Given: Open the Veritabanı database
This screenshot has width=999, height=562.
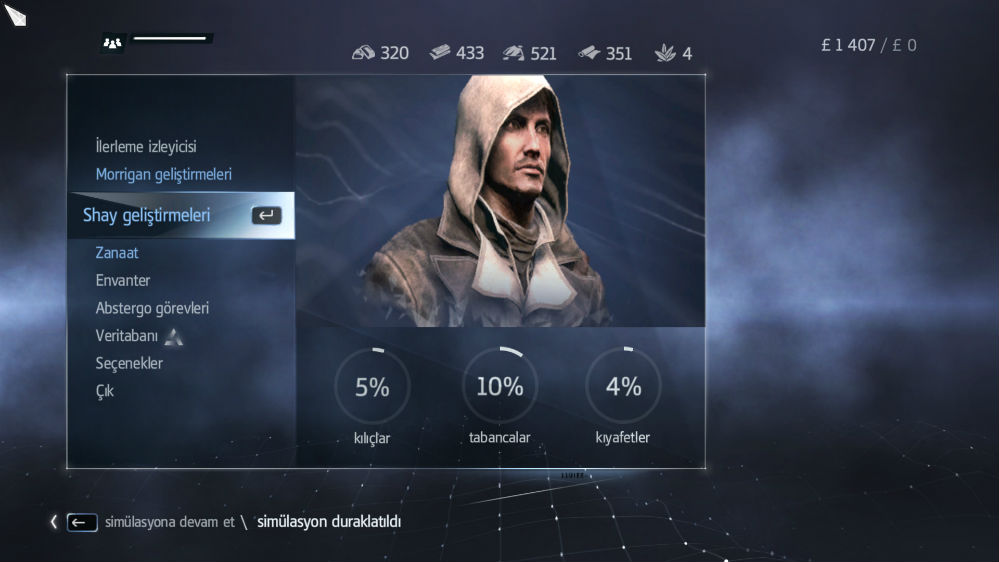Looking at the screenshot, I should click(x=127, y=336).
